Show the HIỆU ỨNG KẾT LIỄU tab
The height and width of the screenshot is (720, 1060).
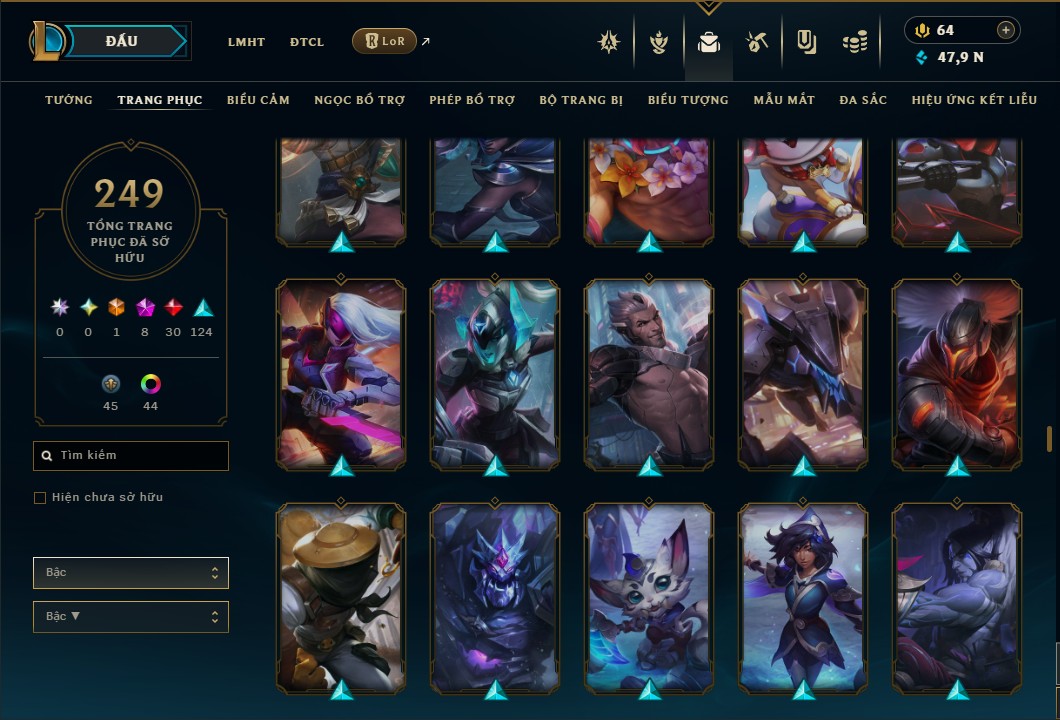(974, 100)
